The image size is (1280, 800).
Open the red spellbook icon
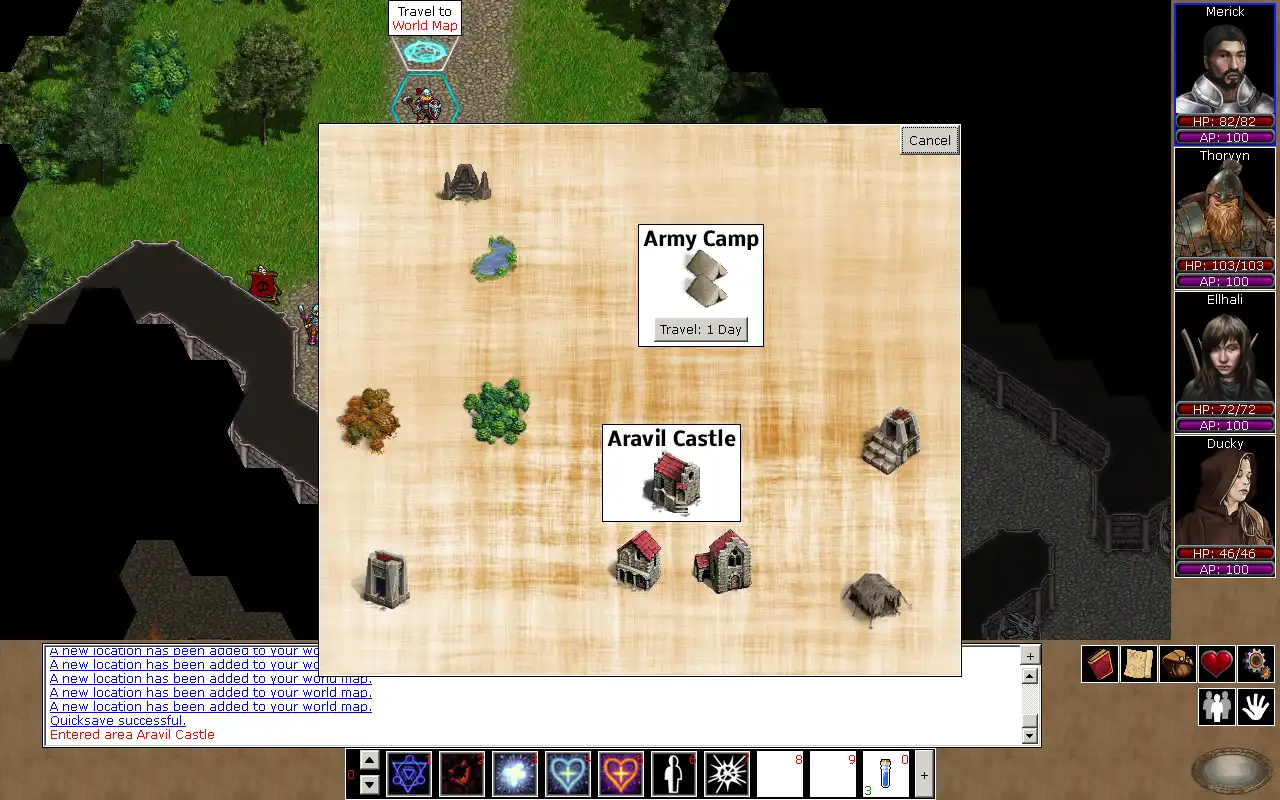1100,664
